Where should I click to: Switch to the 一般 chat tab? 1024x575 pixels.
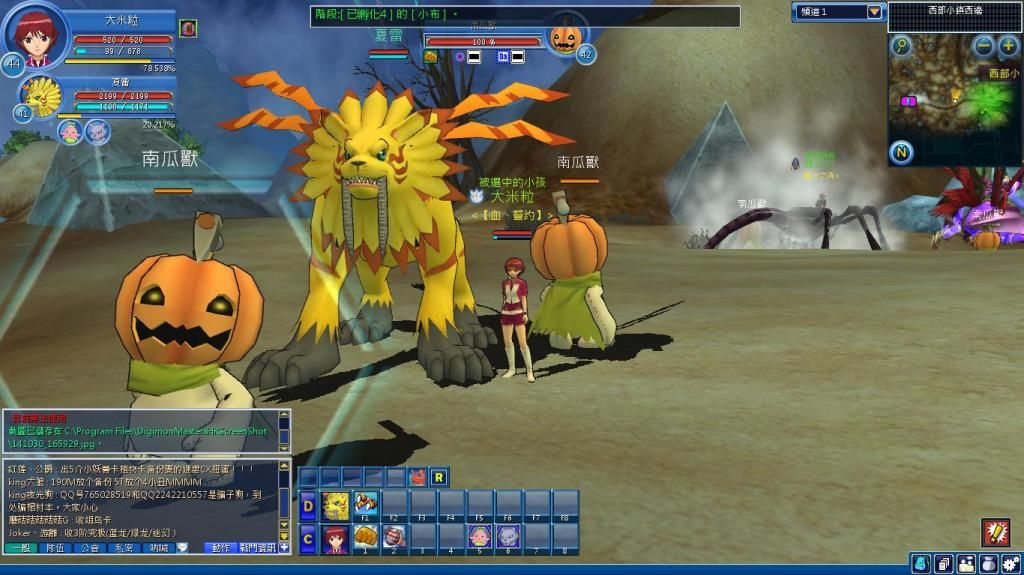tap(20, 548)
